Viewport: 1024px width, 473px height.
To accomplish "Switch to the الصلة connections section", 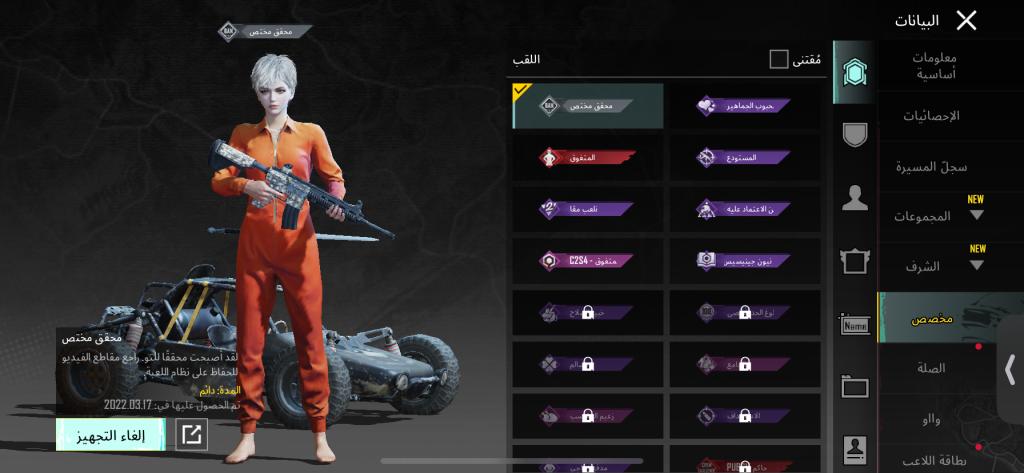I will [931, 368].
